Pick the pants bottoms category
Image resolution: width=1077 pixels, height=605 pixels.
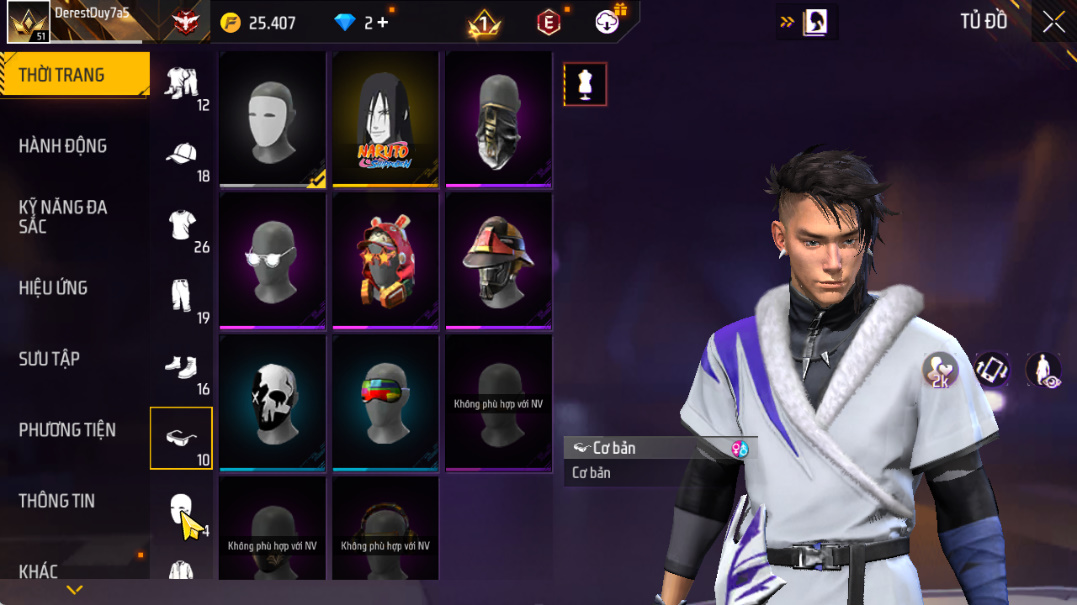(x=181, y=296)
